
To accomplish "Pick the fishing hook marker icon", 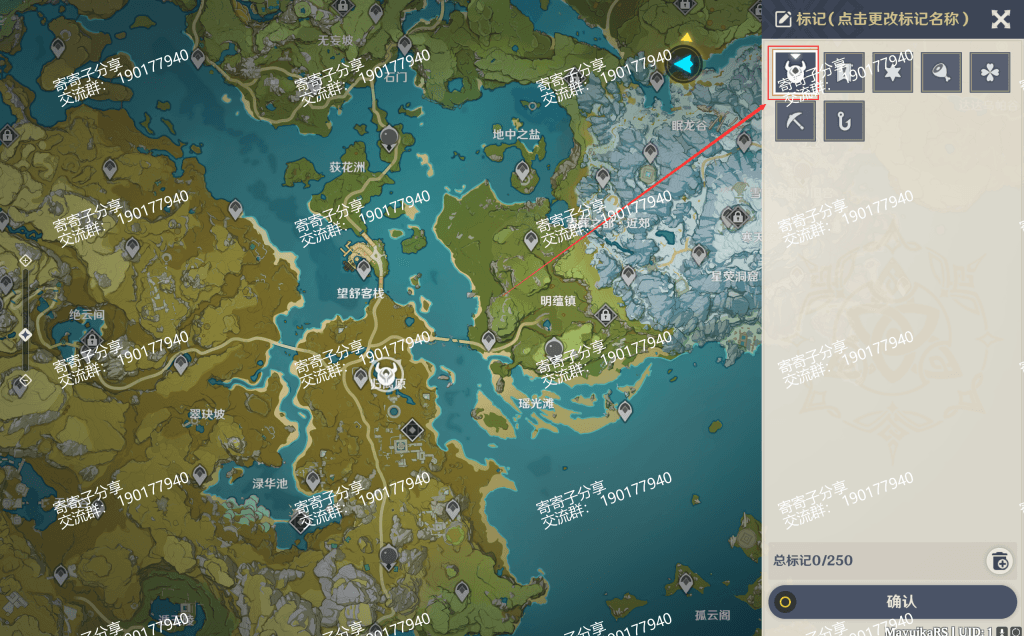I will (x=844, y=121).
